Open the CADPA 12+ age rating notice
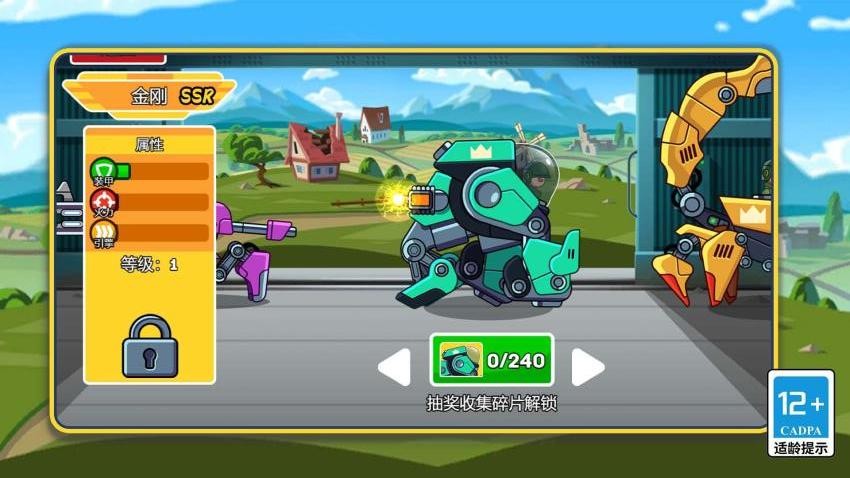The image size is (850, 478). 800,414
